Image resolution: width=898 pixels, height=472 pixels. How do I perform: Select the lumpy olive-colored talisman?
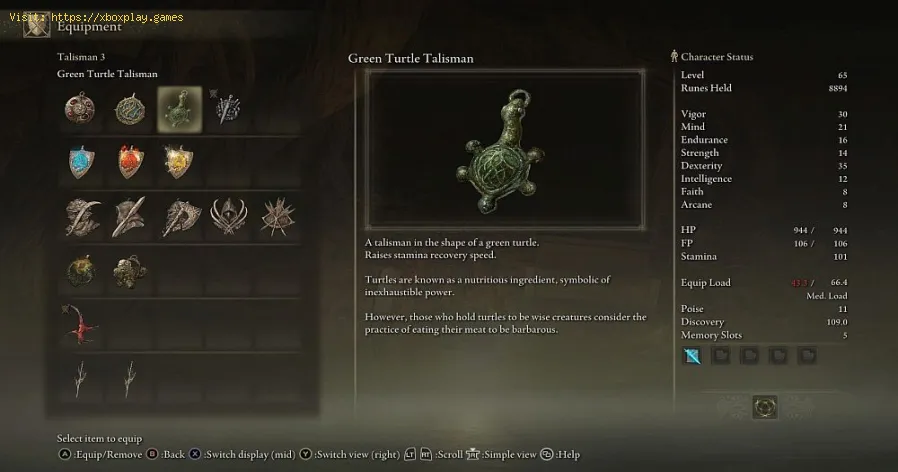[130, 270]
